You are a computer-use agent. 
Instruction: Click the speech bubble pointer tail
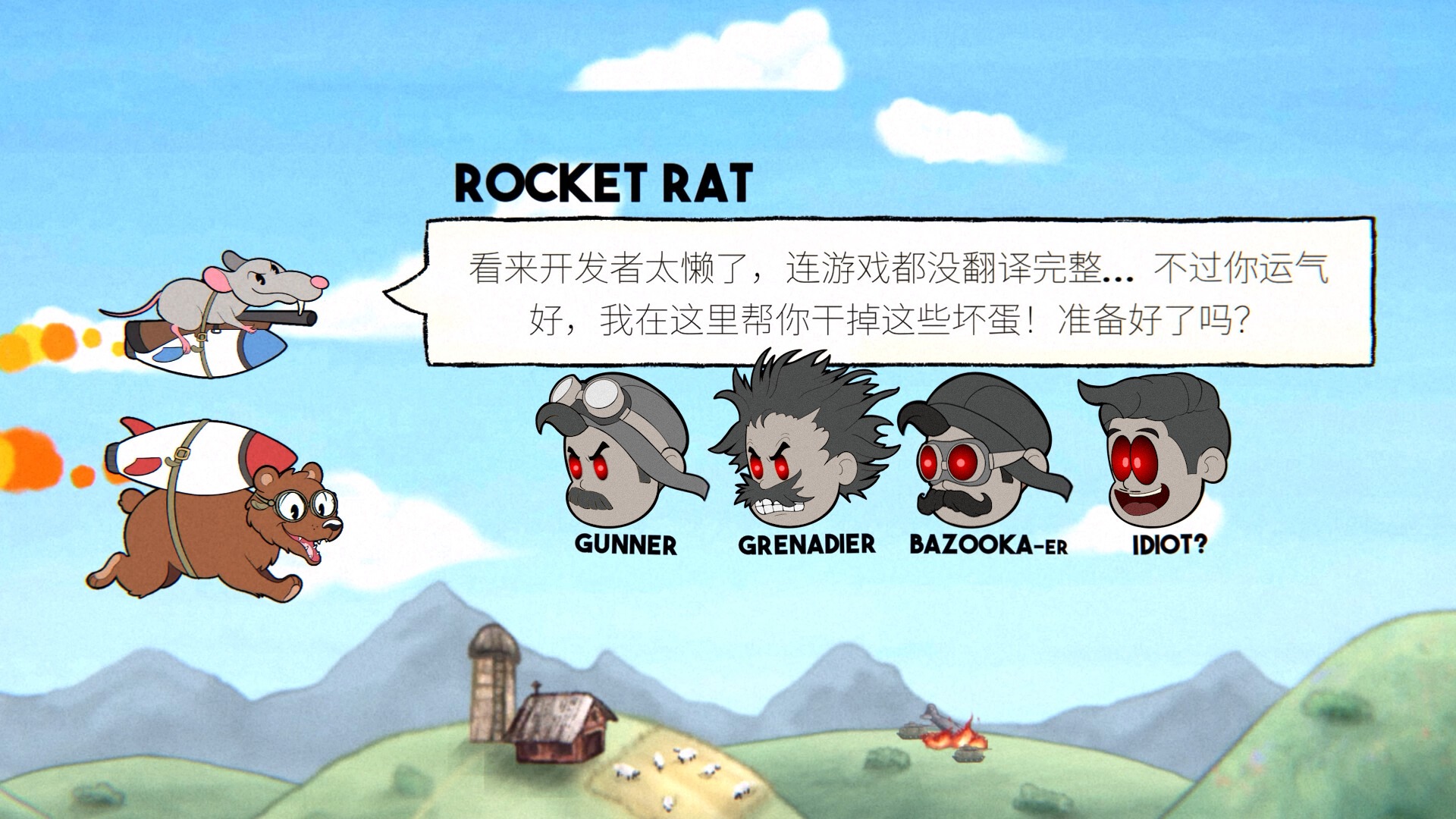point(406,292)
